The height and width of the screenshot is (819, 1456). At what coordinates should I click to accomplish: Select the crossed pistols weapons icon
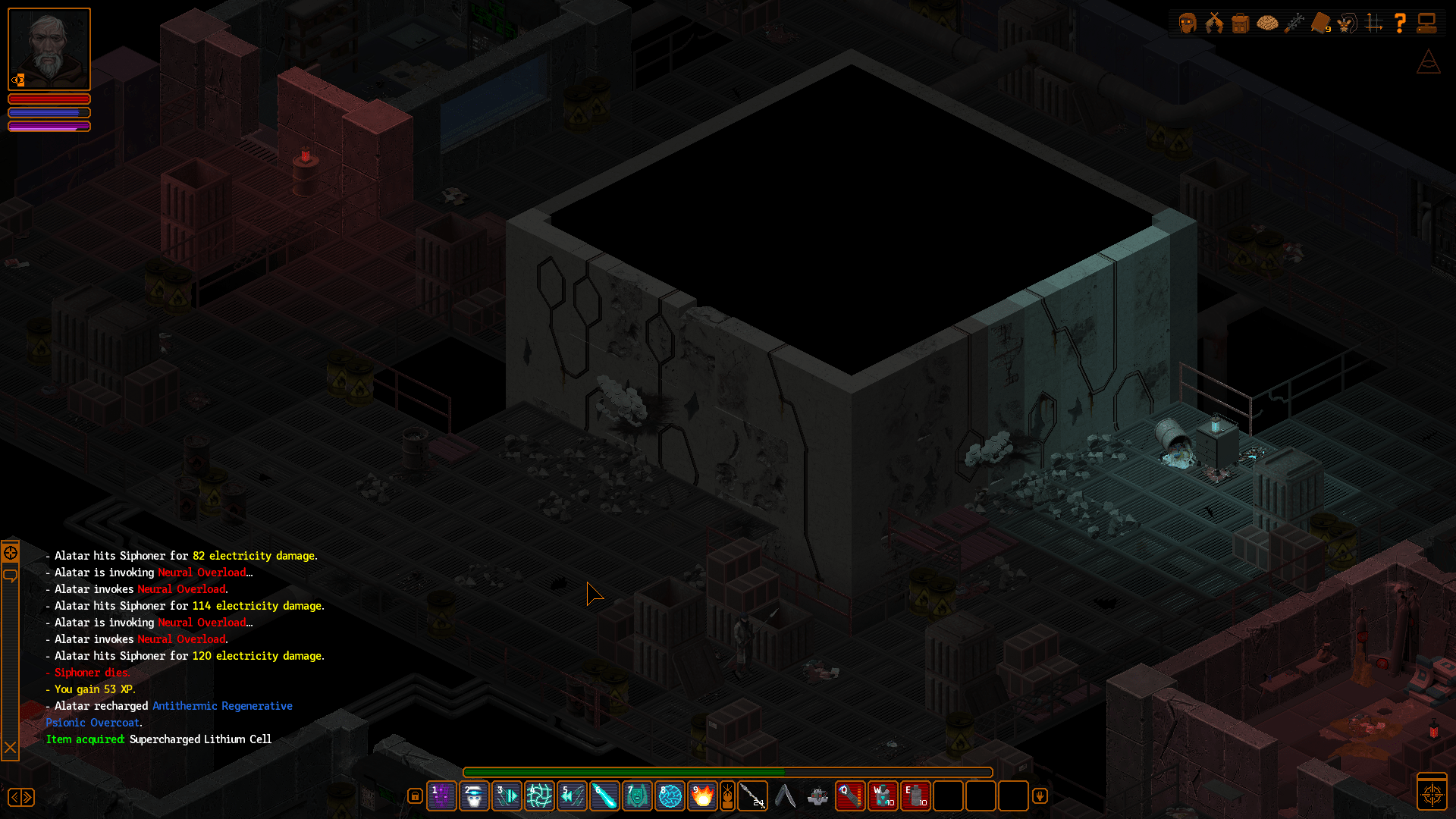[1214, 23]
